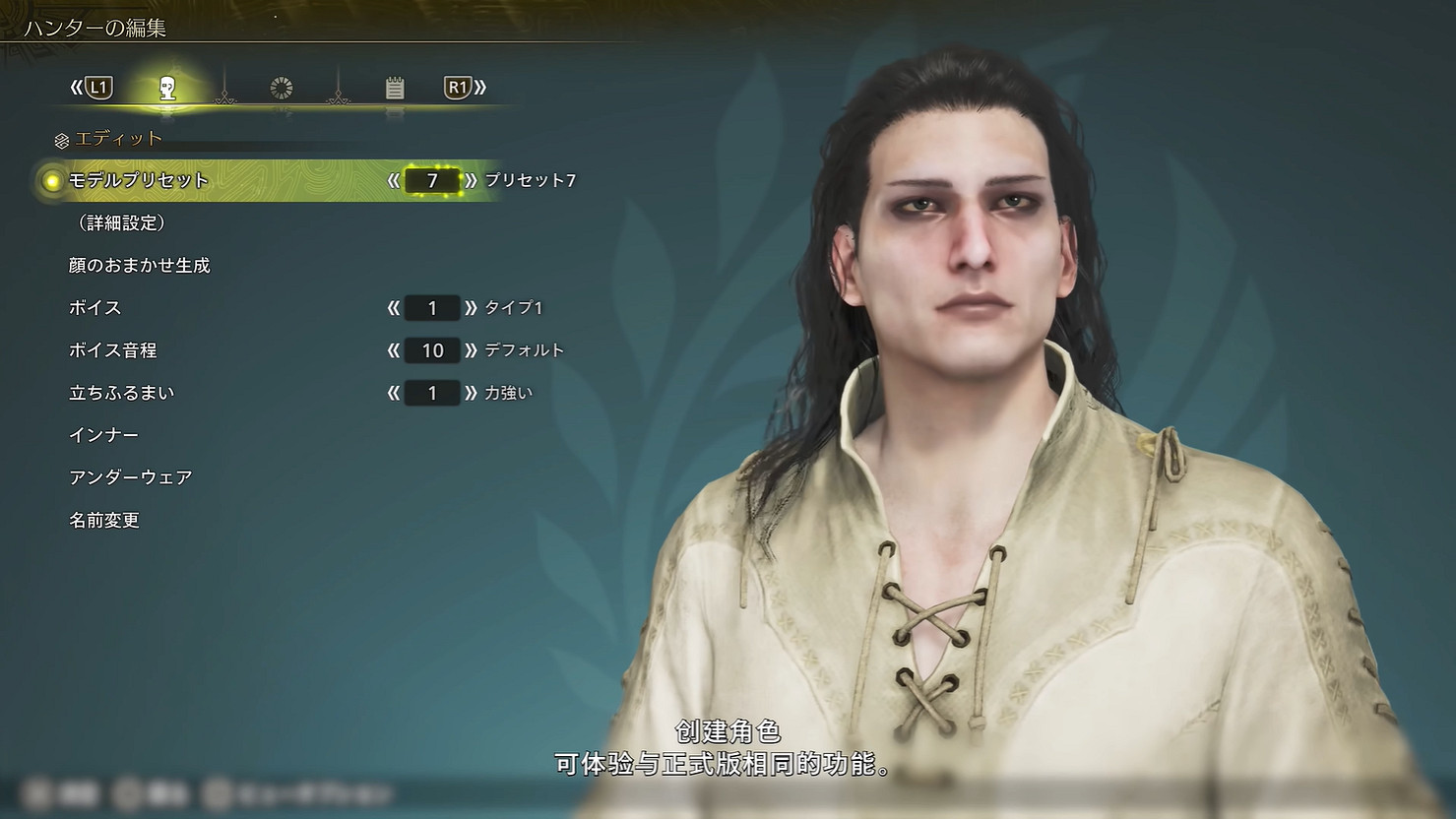1456x819 pixels.
Task: Advance ボイス type with the right chevron
Action: pos(470,308)
